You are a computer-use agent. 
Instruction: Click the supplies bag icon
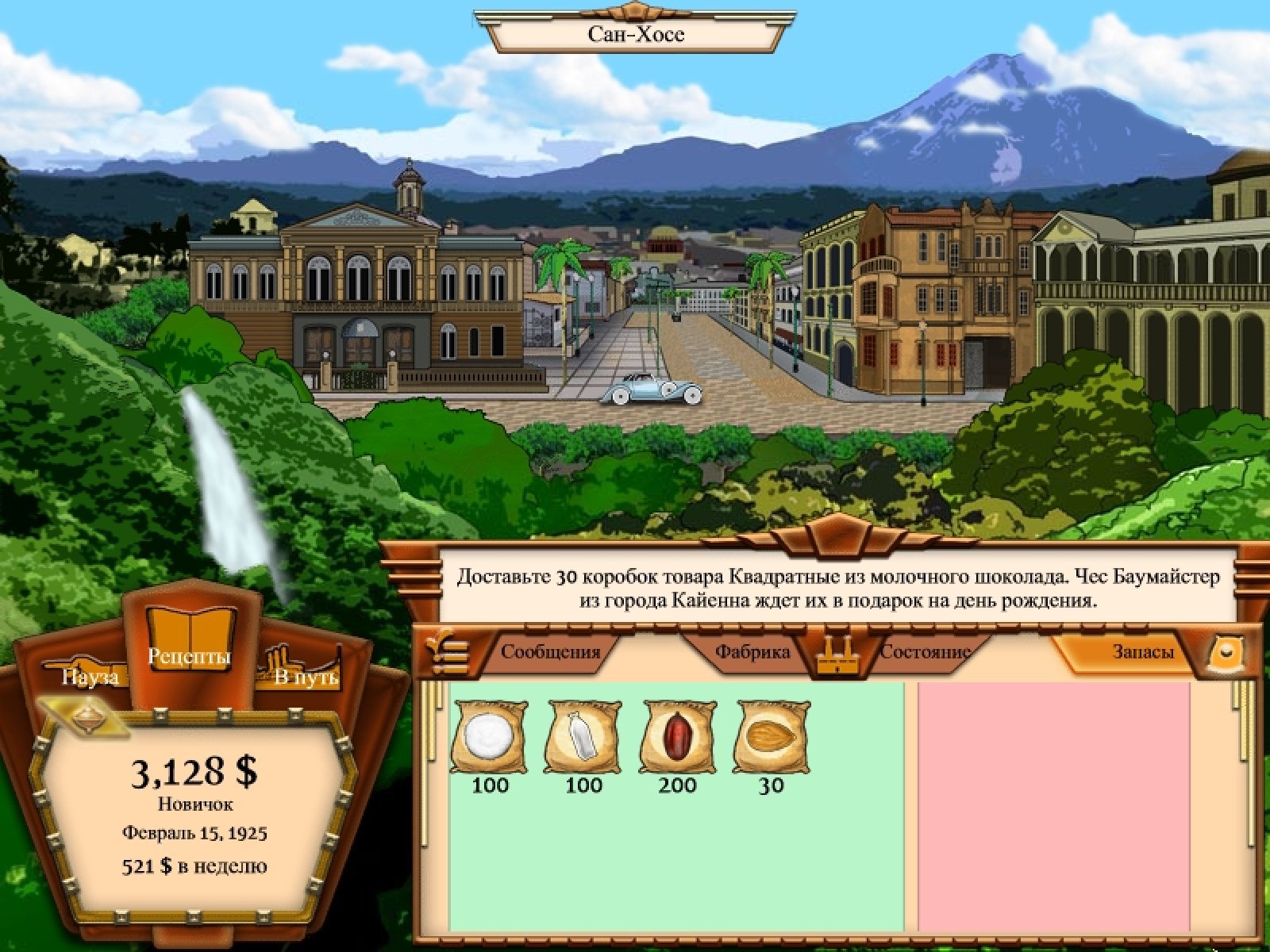(1226, 652)
